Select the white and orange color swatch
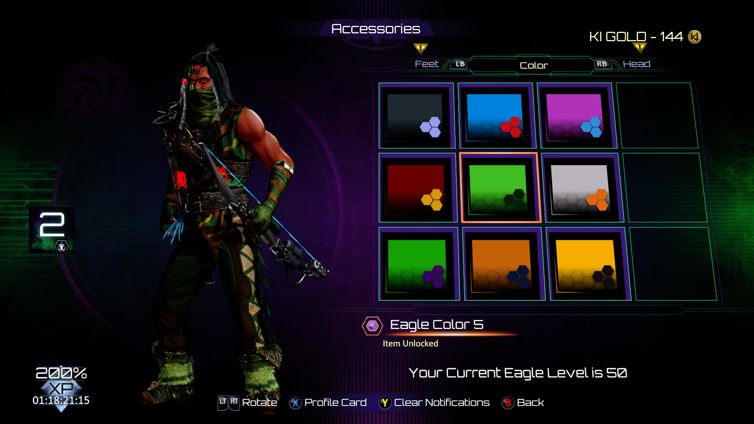This screenshot has height=424, width=754. 579,188
